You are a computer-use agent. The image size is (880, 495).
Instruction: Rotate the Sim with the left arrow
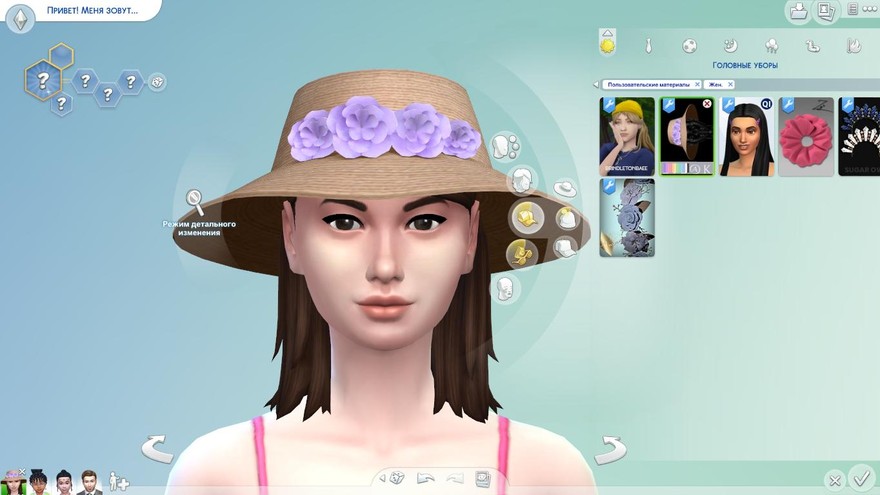pos(157,448)
